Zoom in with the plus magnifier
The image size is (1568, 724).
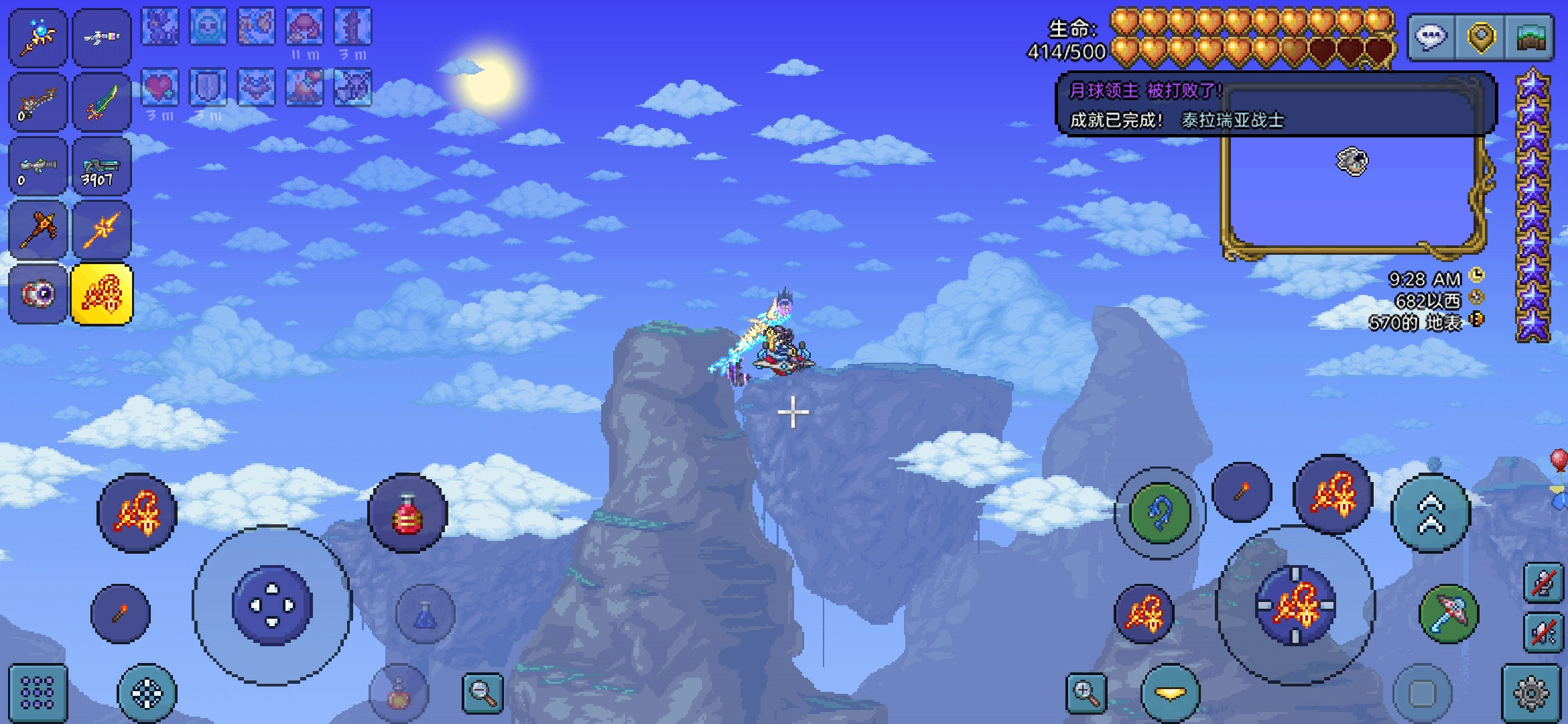pos(1086,693)
